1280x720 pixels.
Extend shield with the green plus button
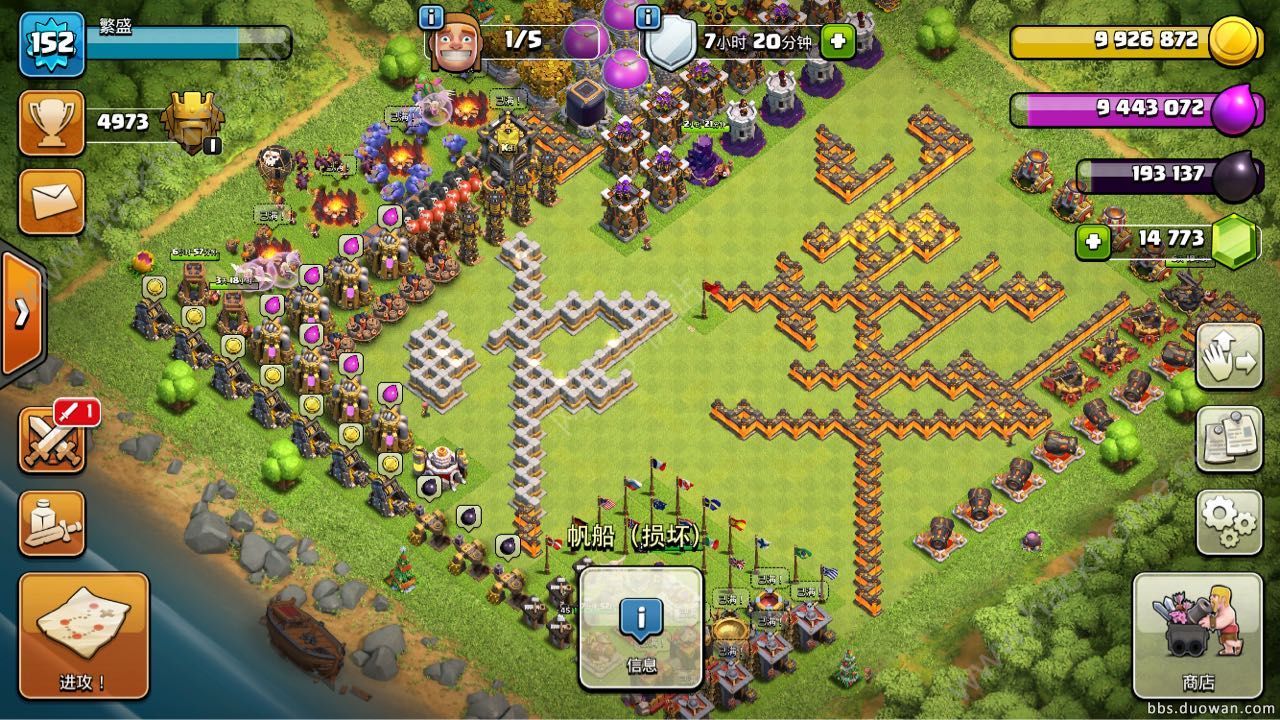[x=837, y=41]
